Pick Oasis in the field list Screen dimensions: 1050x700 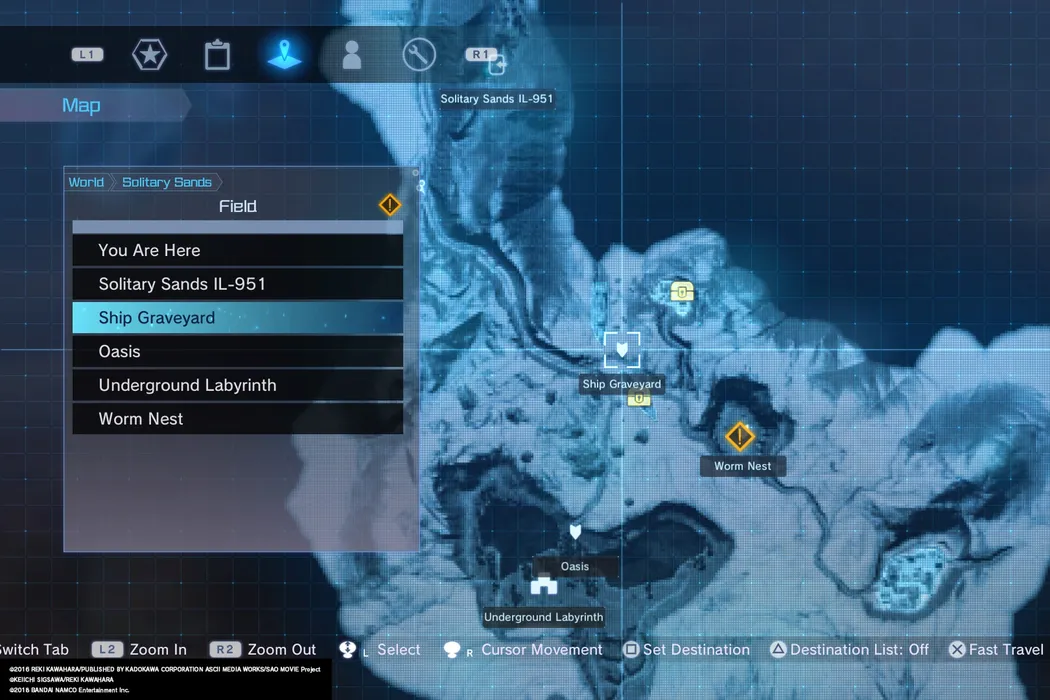tap(237, 352)
